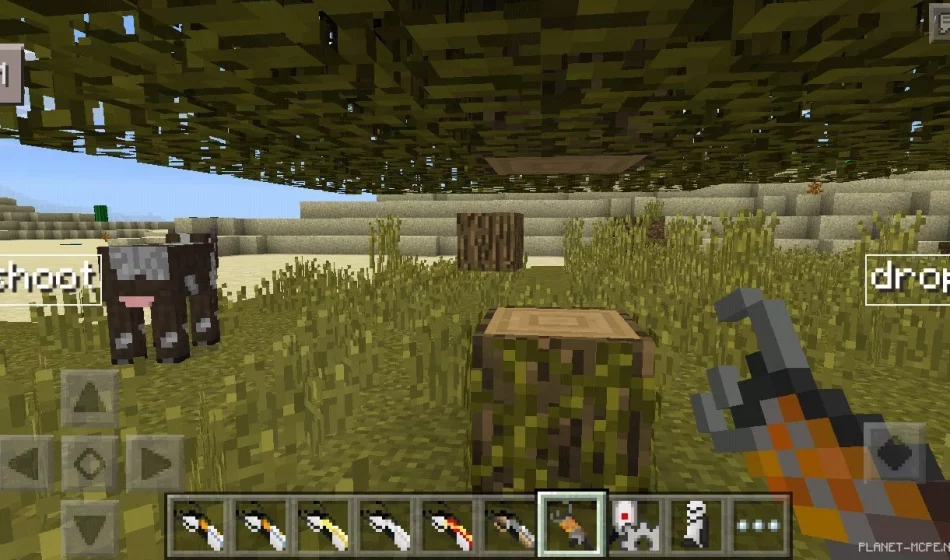
Task: Strafe right with the right arrow
Action: coord(153,463)
